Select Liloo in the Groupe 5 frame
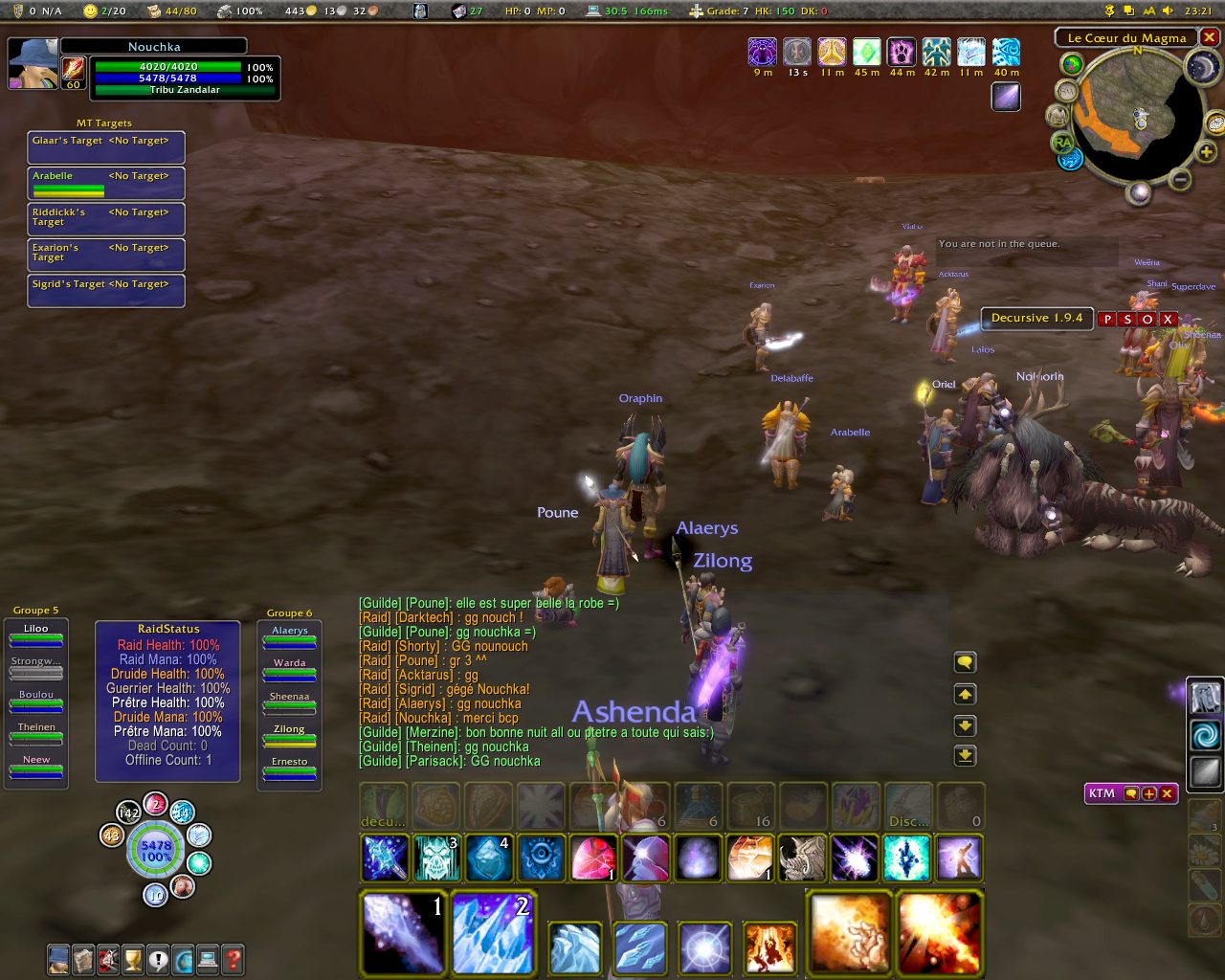1225x980 pixels. [36, 634]
